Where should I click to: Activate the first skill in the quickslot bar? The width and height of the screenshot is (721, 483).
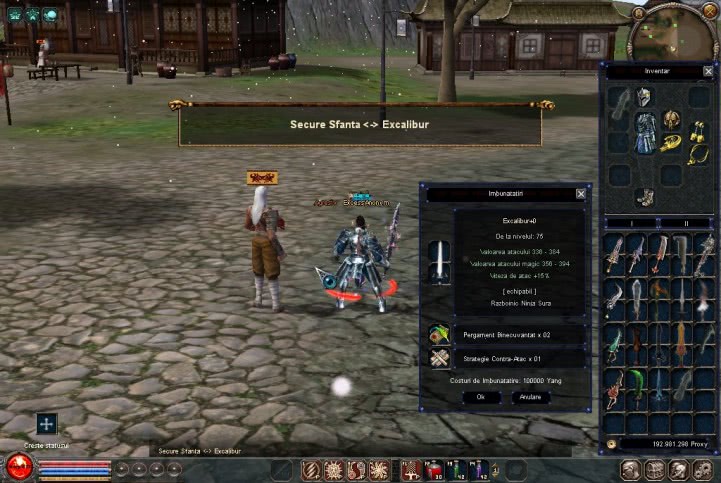[x=311, y=469]
